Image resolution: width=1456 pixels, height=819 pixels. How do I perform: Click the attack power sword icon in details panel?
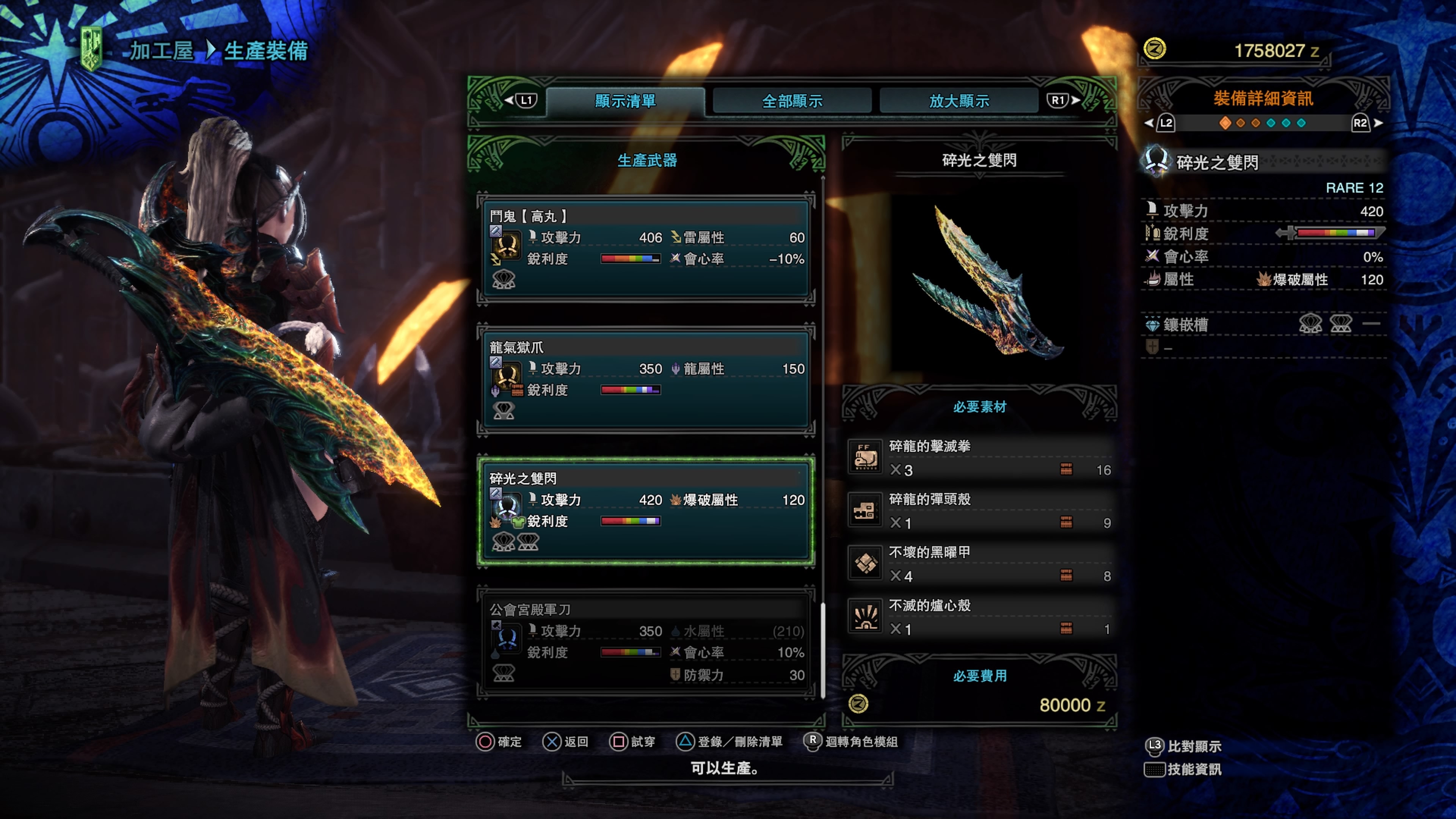pyautogui.click(x=1152, y=210)
